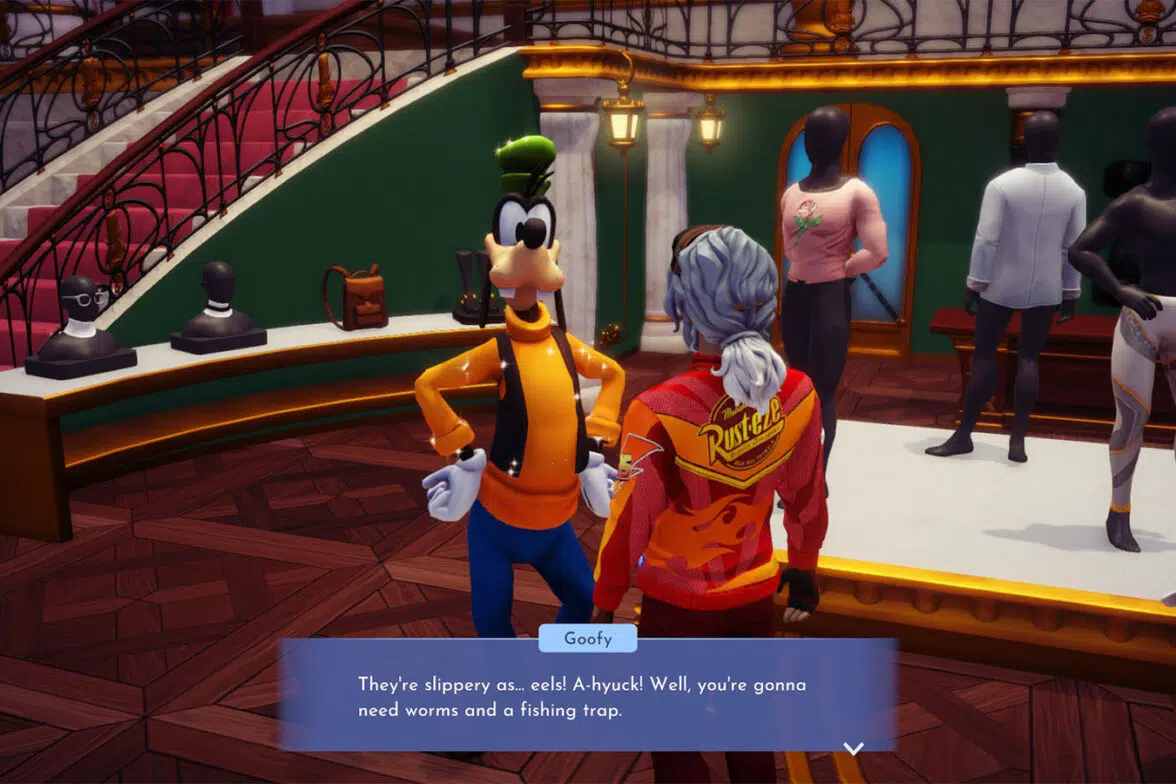This screenshot has width=1176, height=784.
Task: Click Goofy's dialogue text box
Action: click(587, 697)
